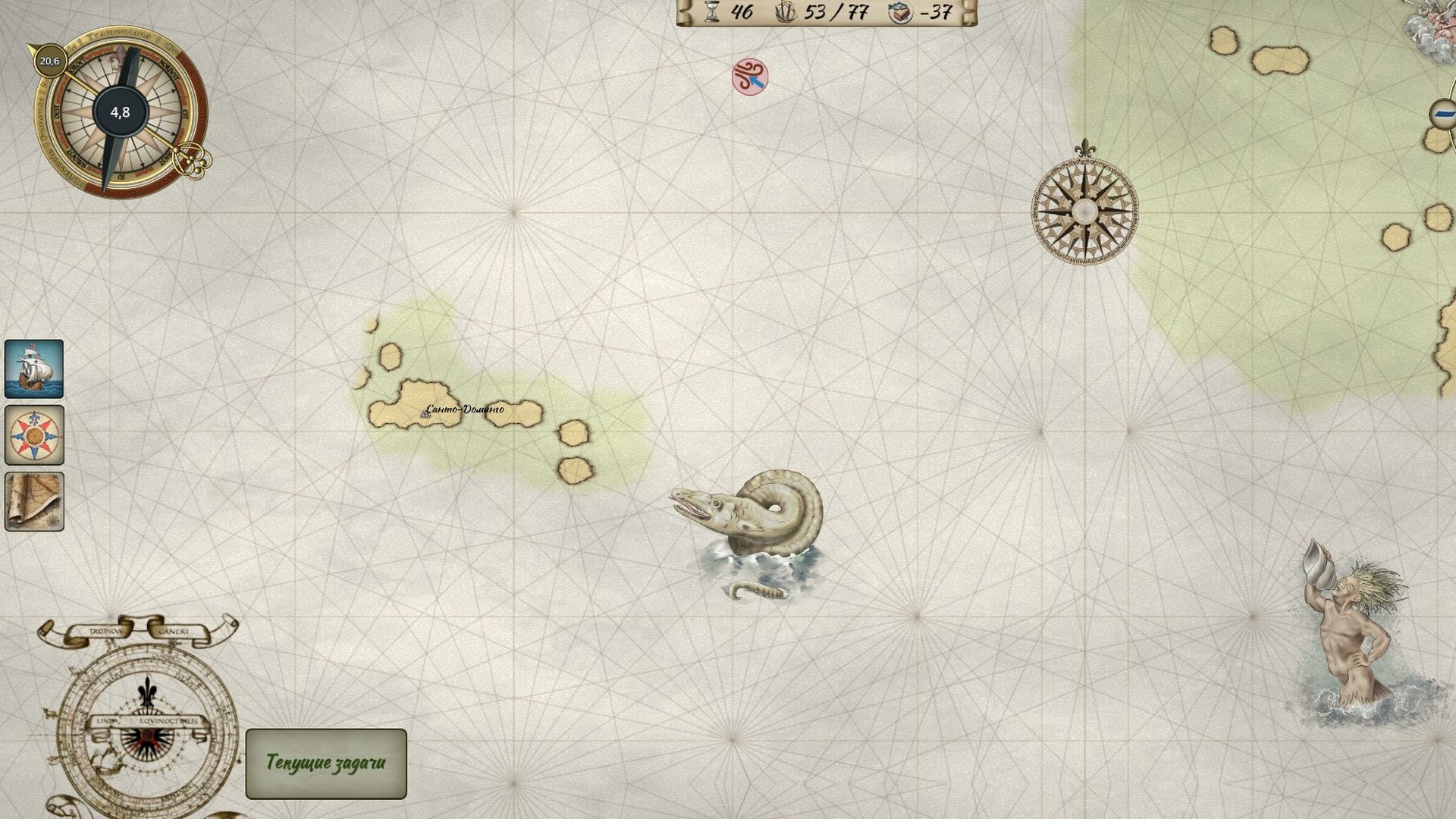The height and width of the screenshot is (819, 1456).
Task: Select the sailing ship icon
Action: click(x=34, y=369)
